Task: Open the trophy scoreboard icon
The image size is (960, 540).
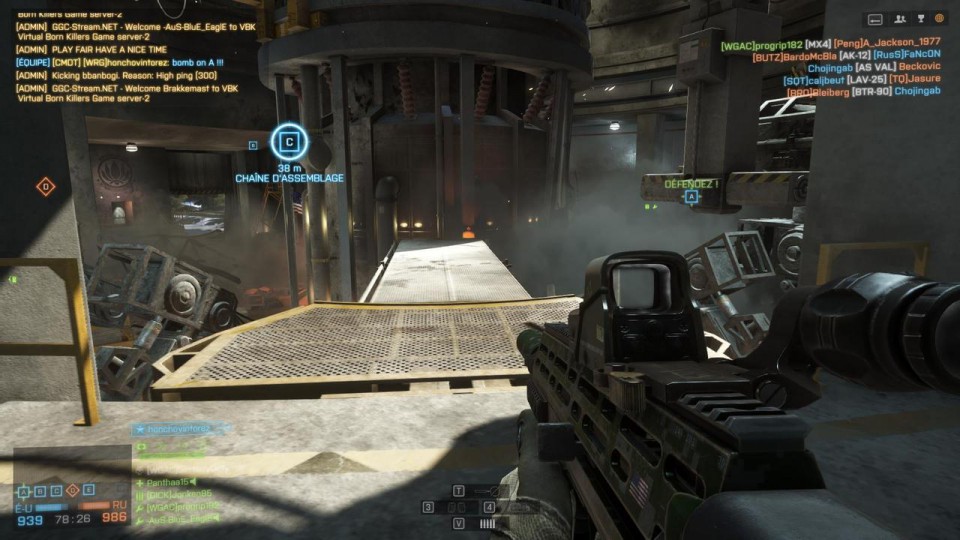Action: [920, 18]
